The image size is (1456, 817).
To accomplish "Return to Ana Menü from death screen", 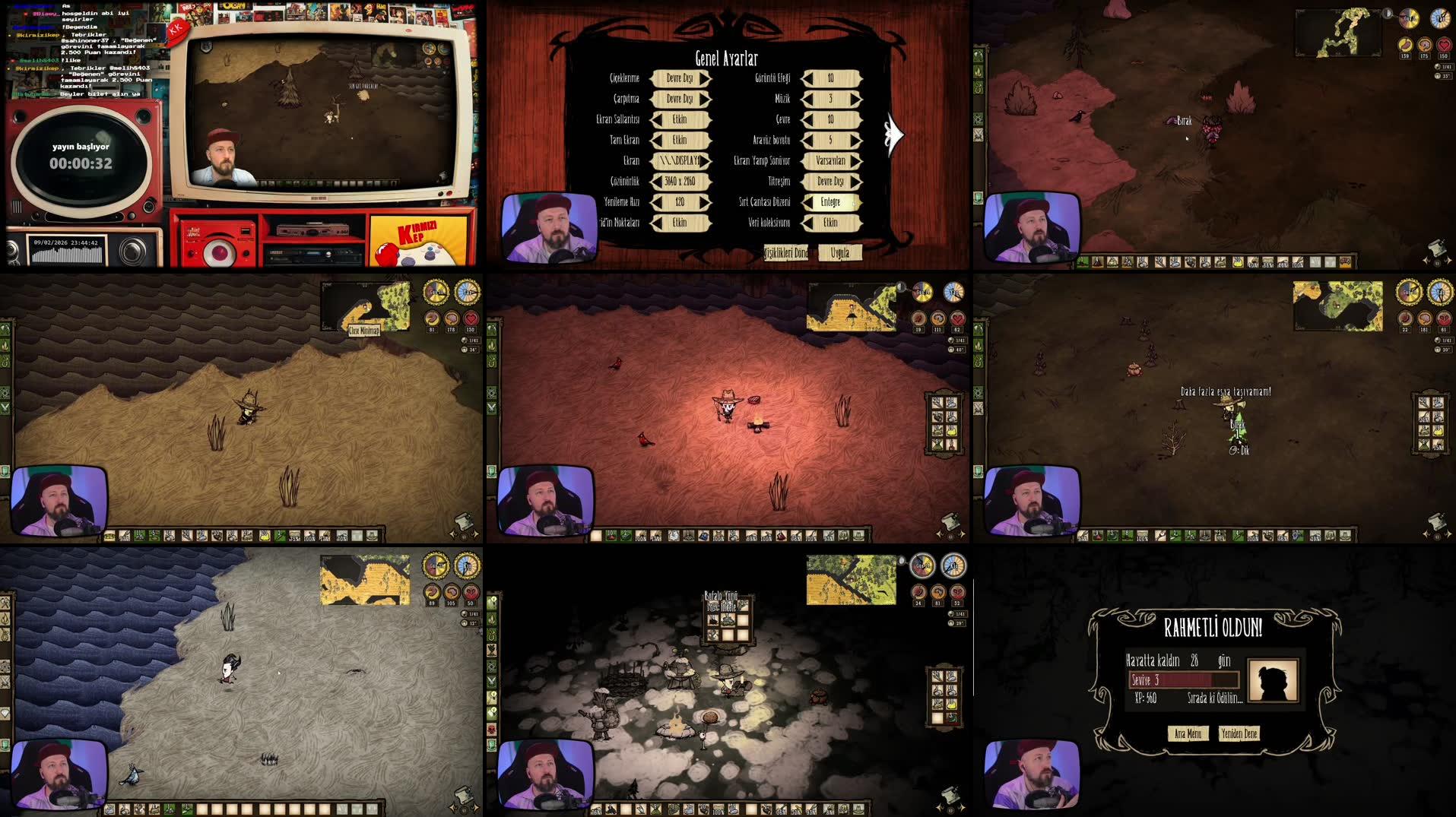I will coord(1188,733).
